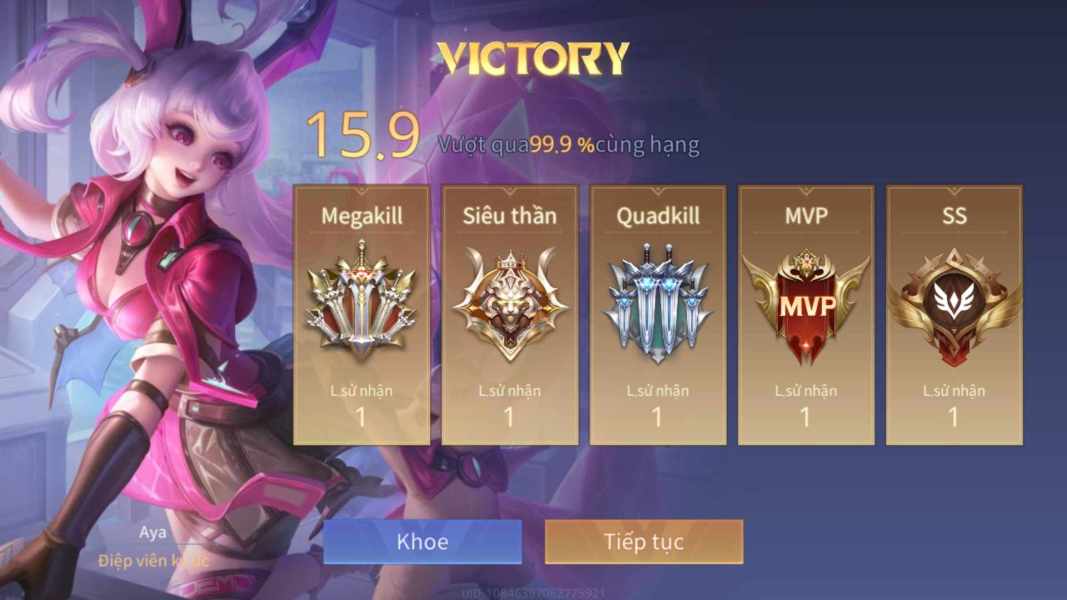The height and width of the screenshot is (600, 1067).
Task: Select the Megakill achievement card
Action: 361,315
